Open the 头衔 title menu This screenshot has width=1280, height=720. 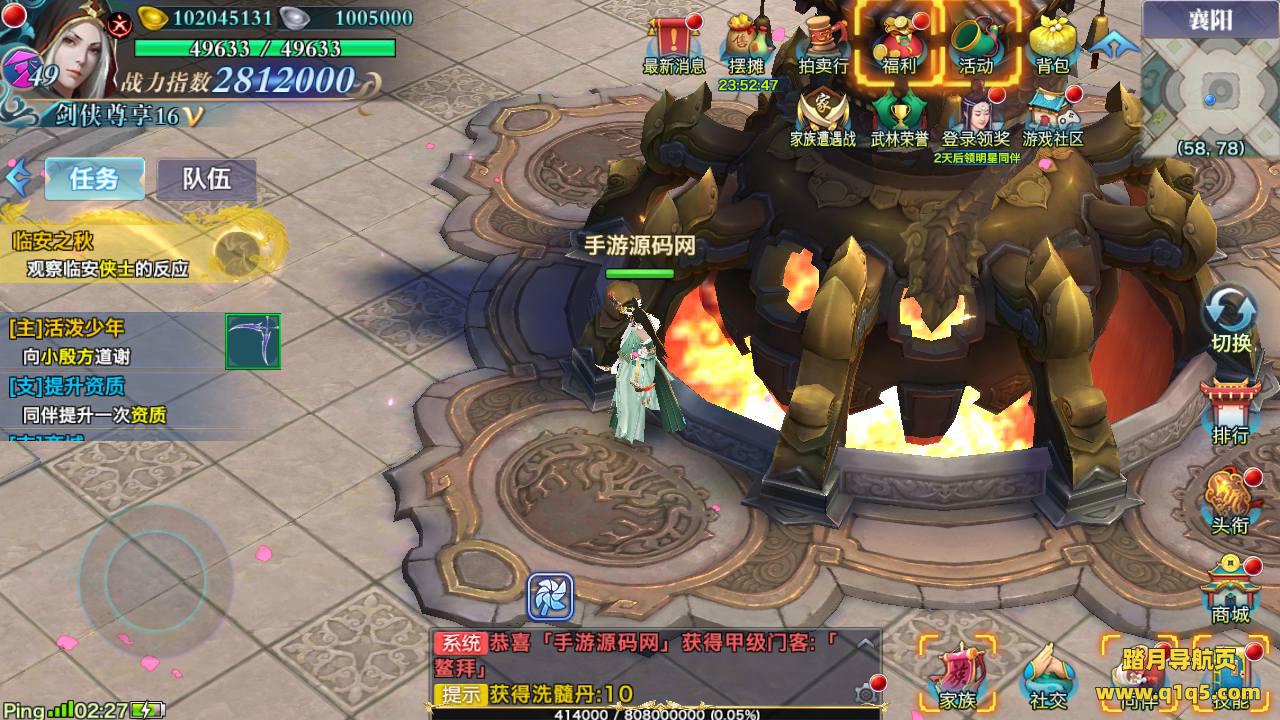pyautogui.click(x=1230, y=502)
